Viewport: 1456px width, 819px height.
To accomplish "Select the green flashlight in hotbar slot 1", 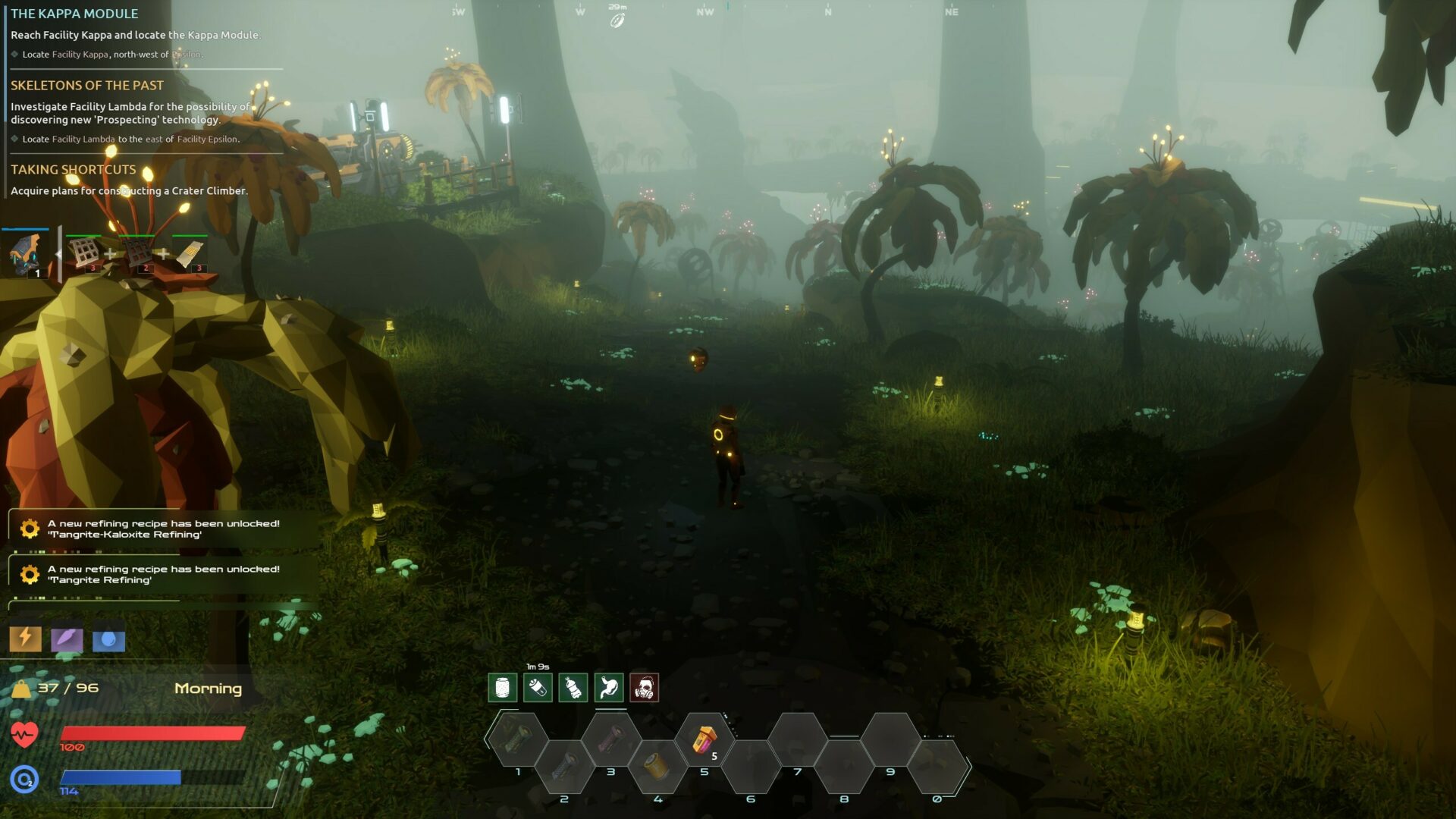I will click(517, 738).
